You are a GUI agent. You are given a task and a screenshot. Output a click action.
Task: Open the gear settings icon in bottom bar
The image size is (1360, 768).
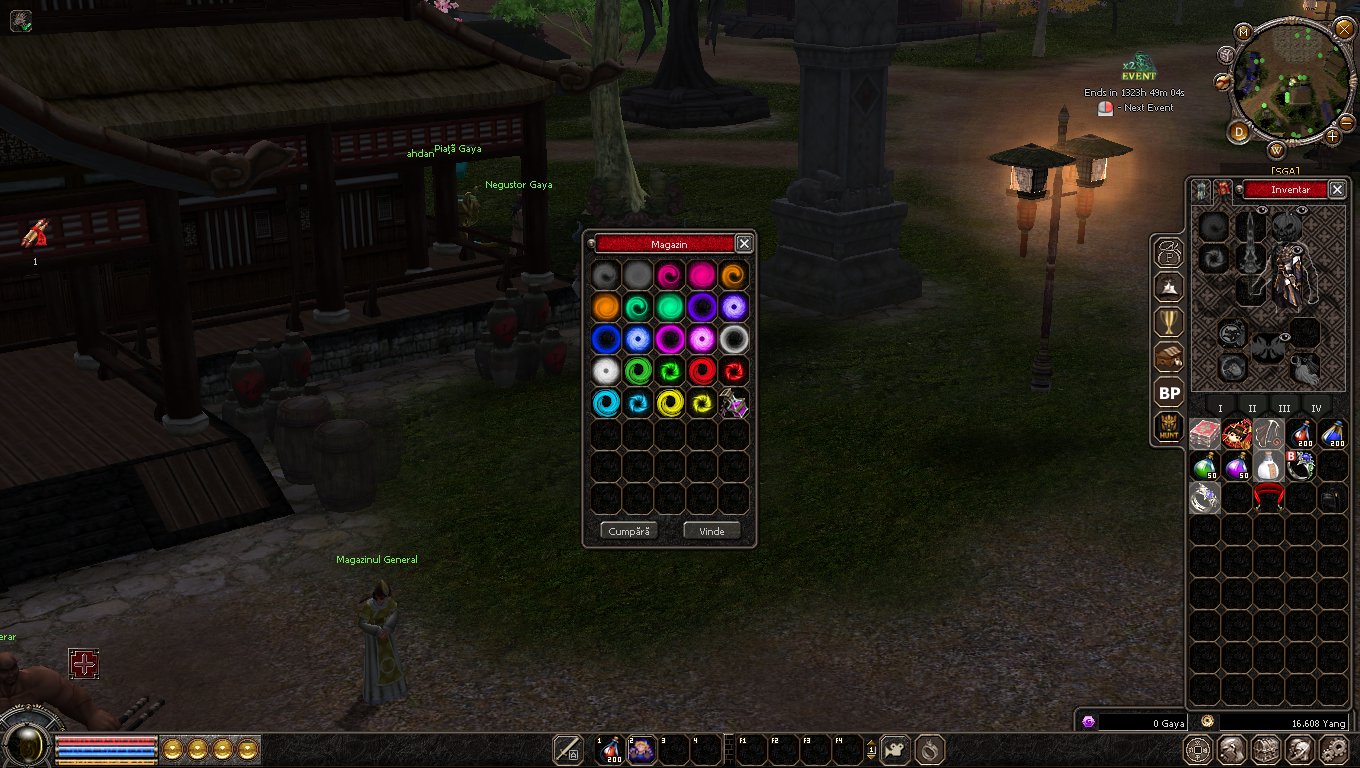point(1334,749)
